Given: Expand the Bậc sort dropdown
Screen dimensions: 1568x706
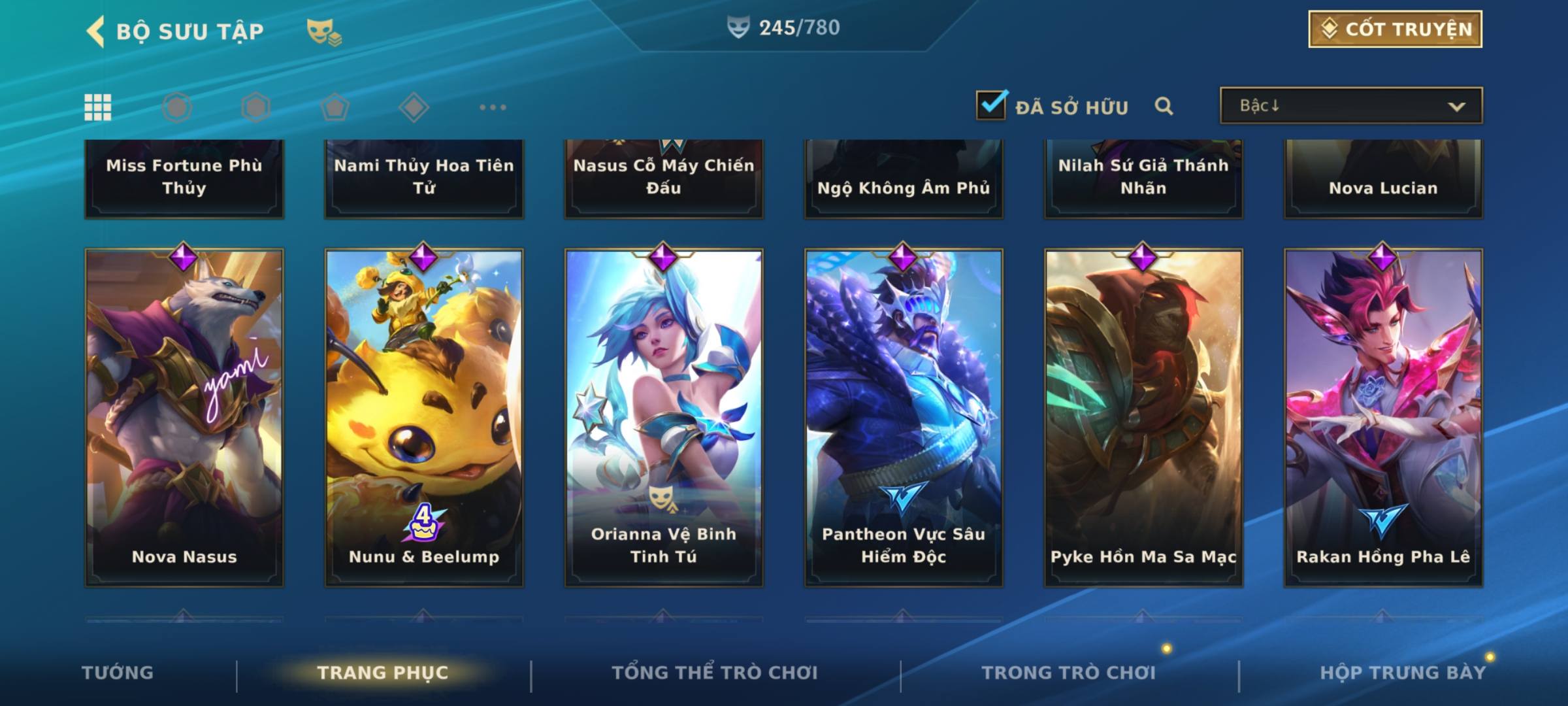Looking at the screenshot, I should 1350,106.
